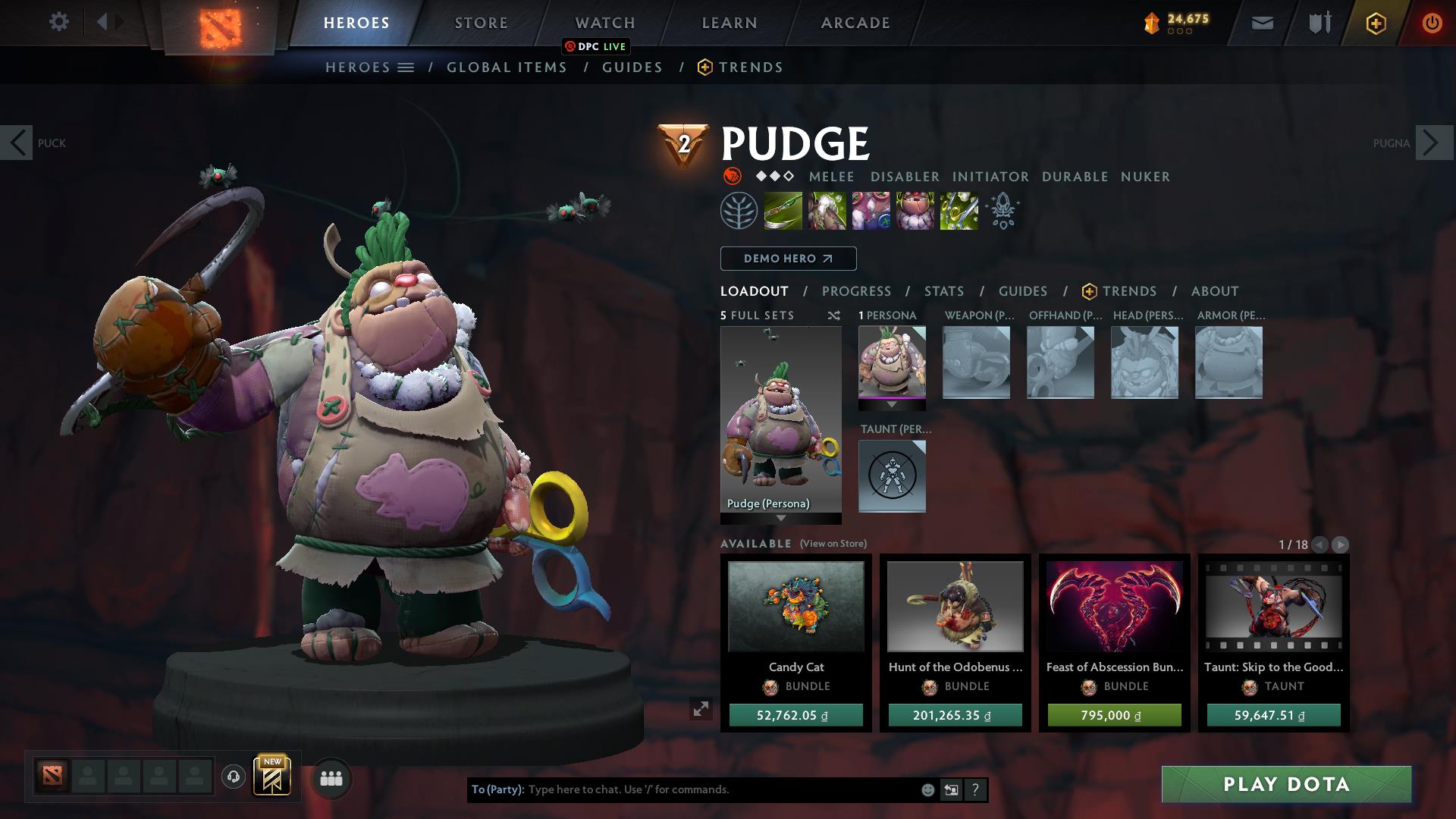View Pudge's Progress tab

pyautogui.click(x=856, y=291)
